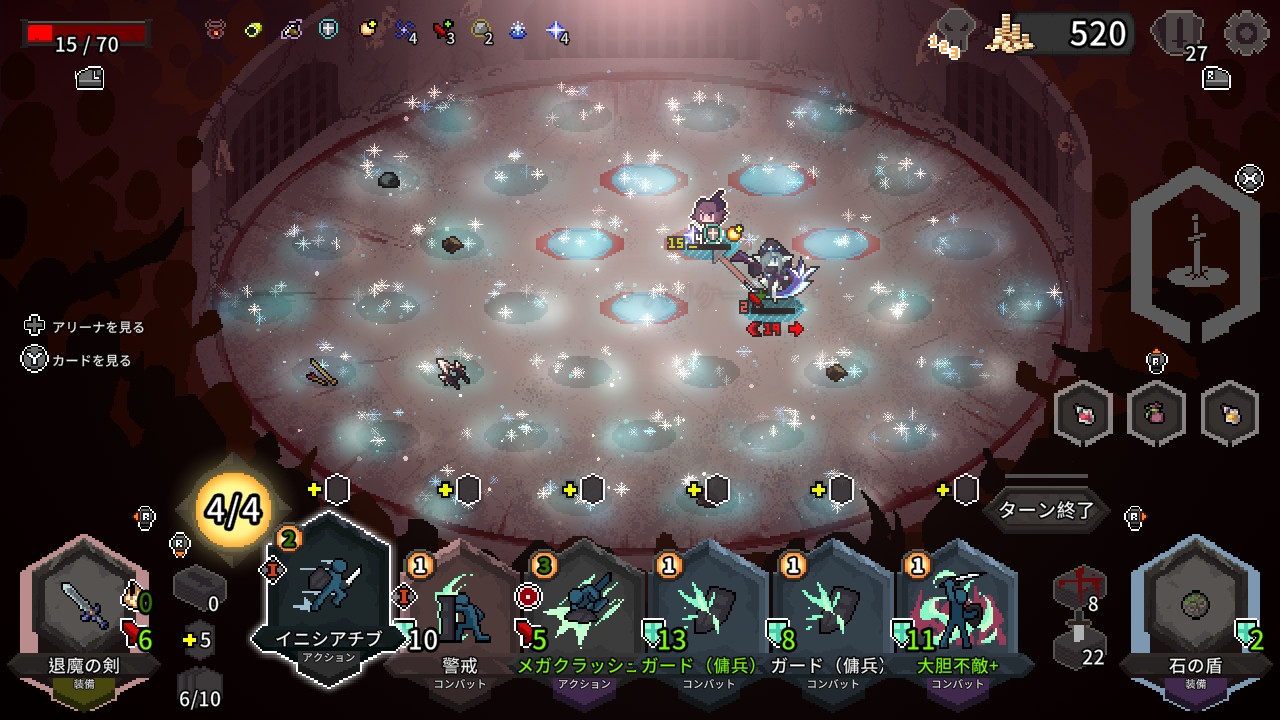Inspect the cyan shield status icon

(x=328, y=29)
